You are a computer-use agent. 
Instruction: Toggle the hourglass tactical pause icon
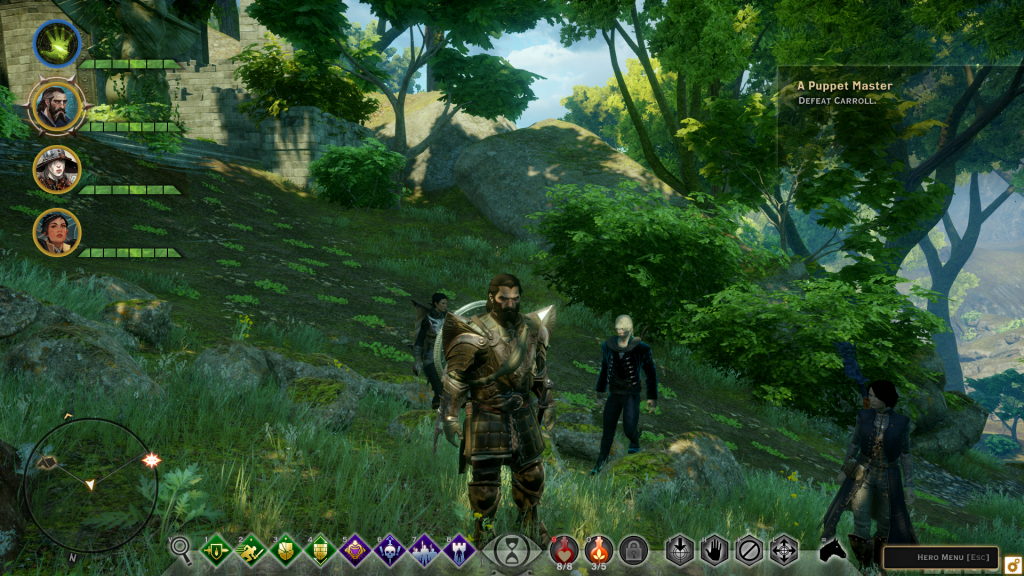(x=511, y=550)
